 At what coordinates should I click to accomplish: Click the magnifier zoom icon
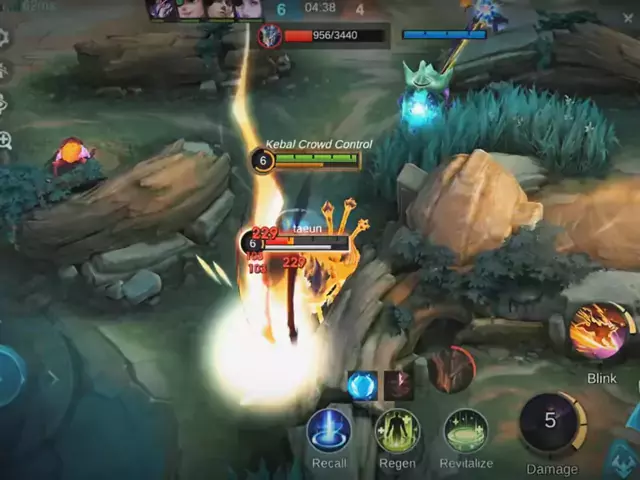click(x=5, y=140)
